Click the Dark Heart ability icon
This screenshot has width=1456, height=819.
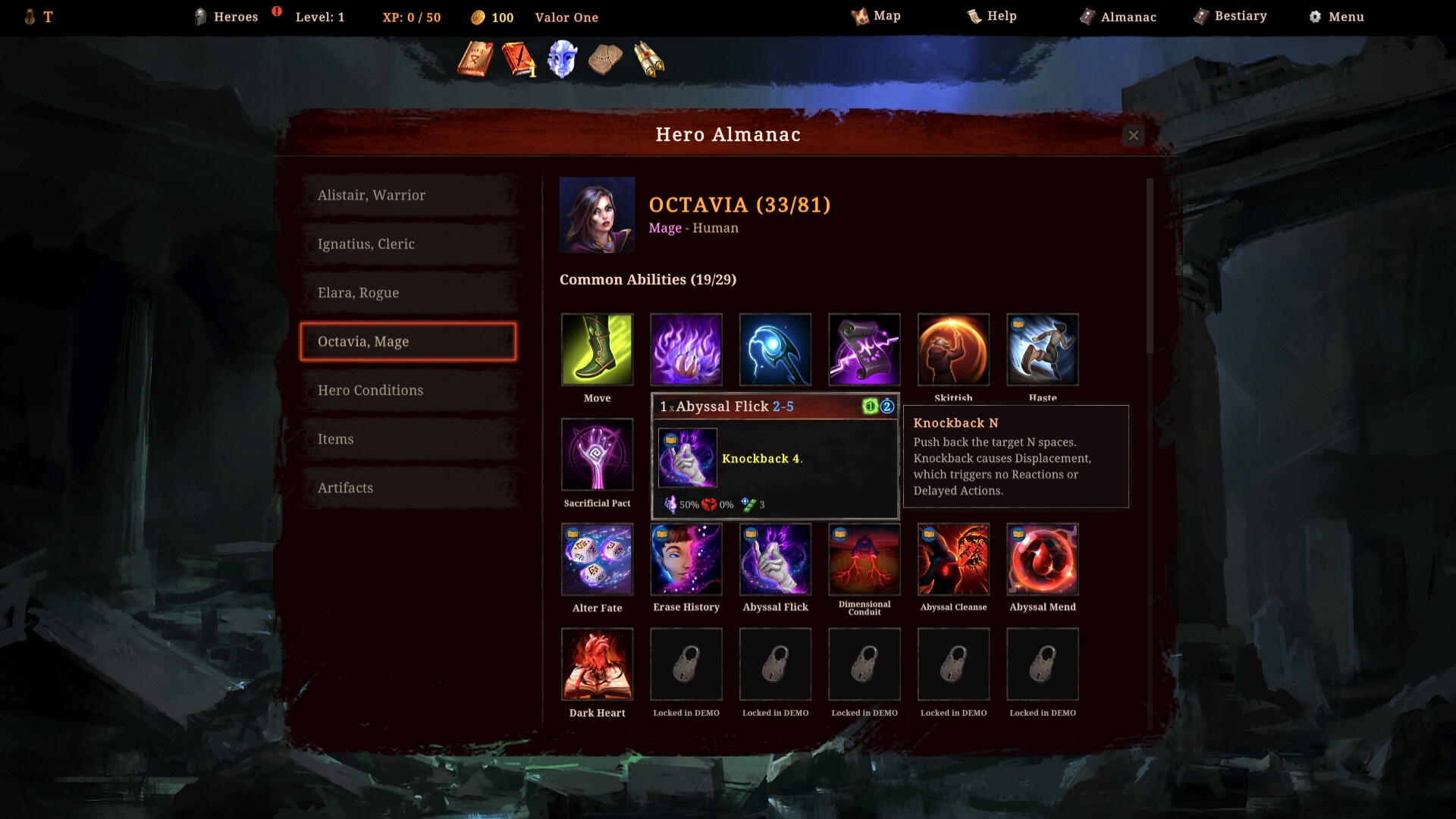click(x=597, y=664)
